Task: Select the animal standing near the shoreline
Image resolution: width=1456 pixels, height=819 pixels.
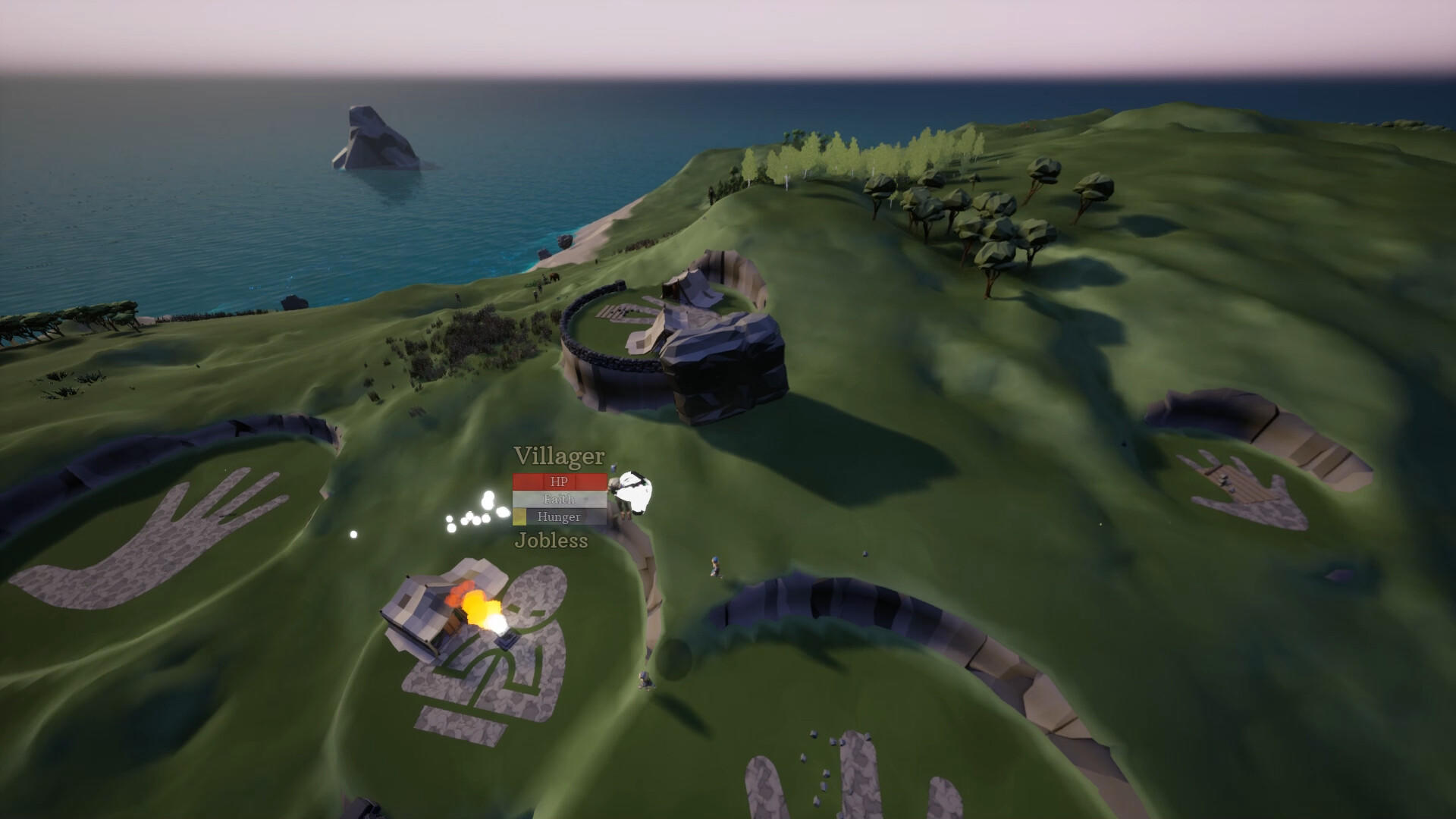Action: 554,278
